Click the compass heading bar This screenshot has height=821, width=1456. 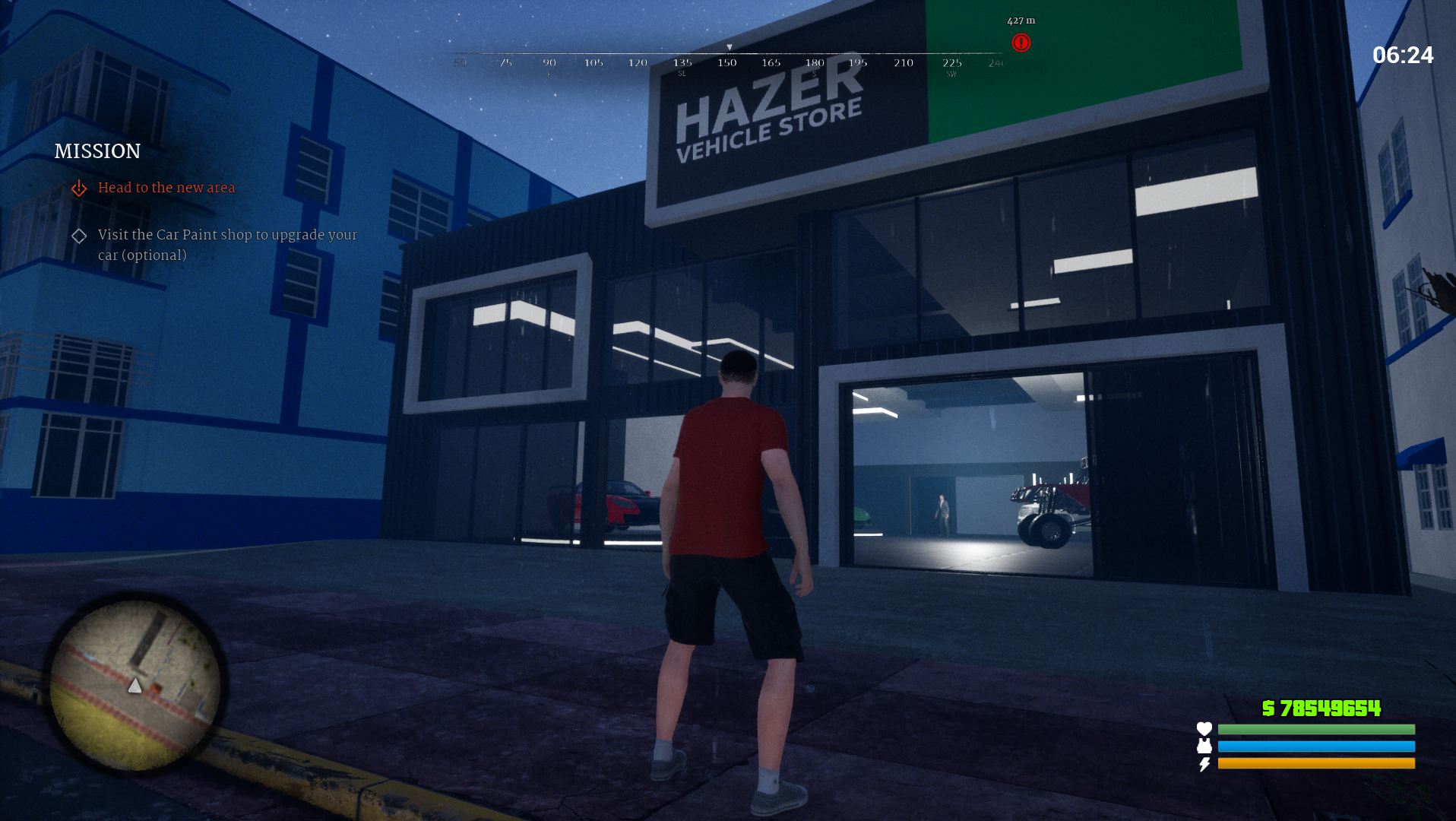point(728,60)
